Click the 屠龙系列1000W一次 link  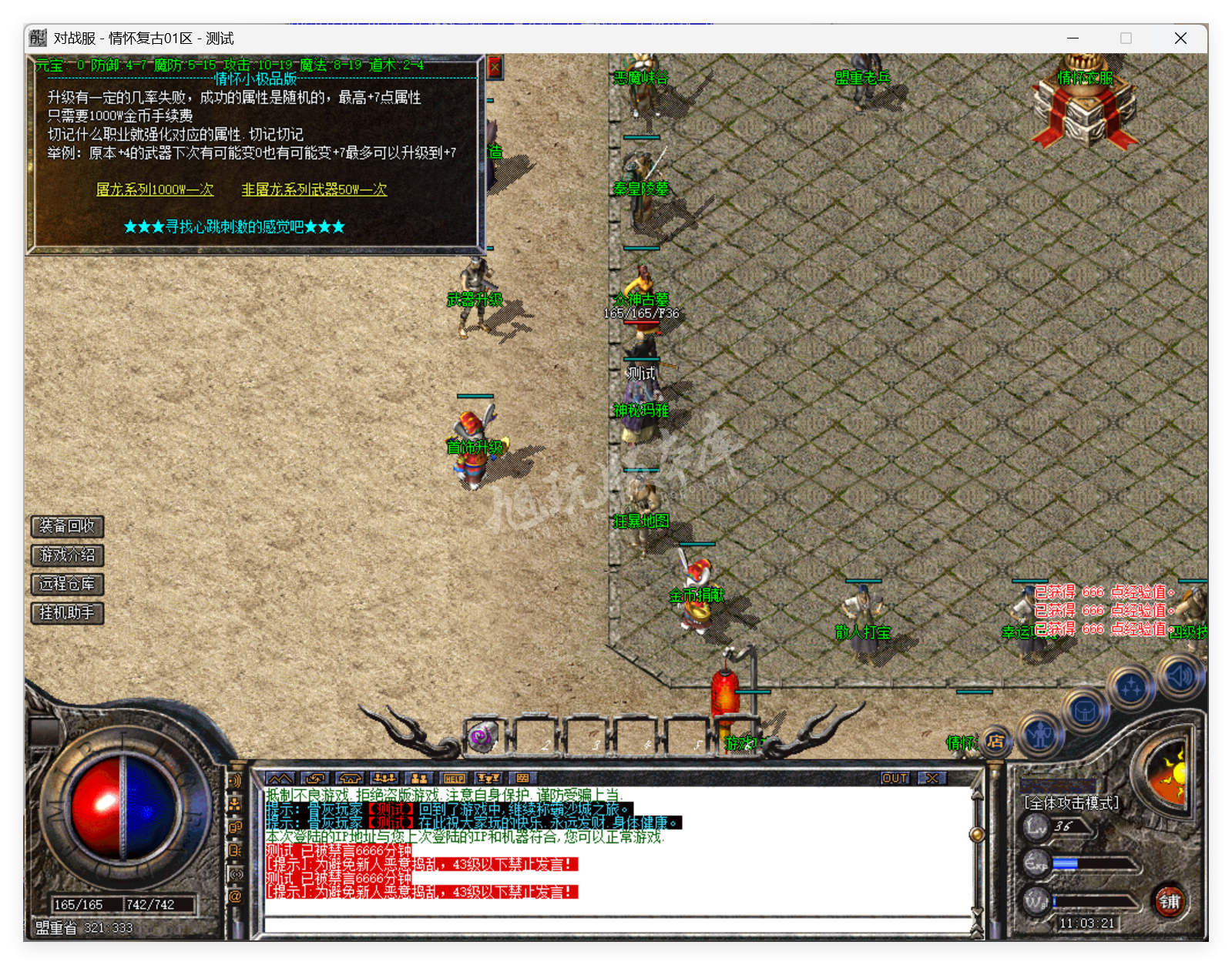tap(155, 189)
